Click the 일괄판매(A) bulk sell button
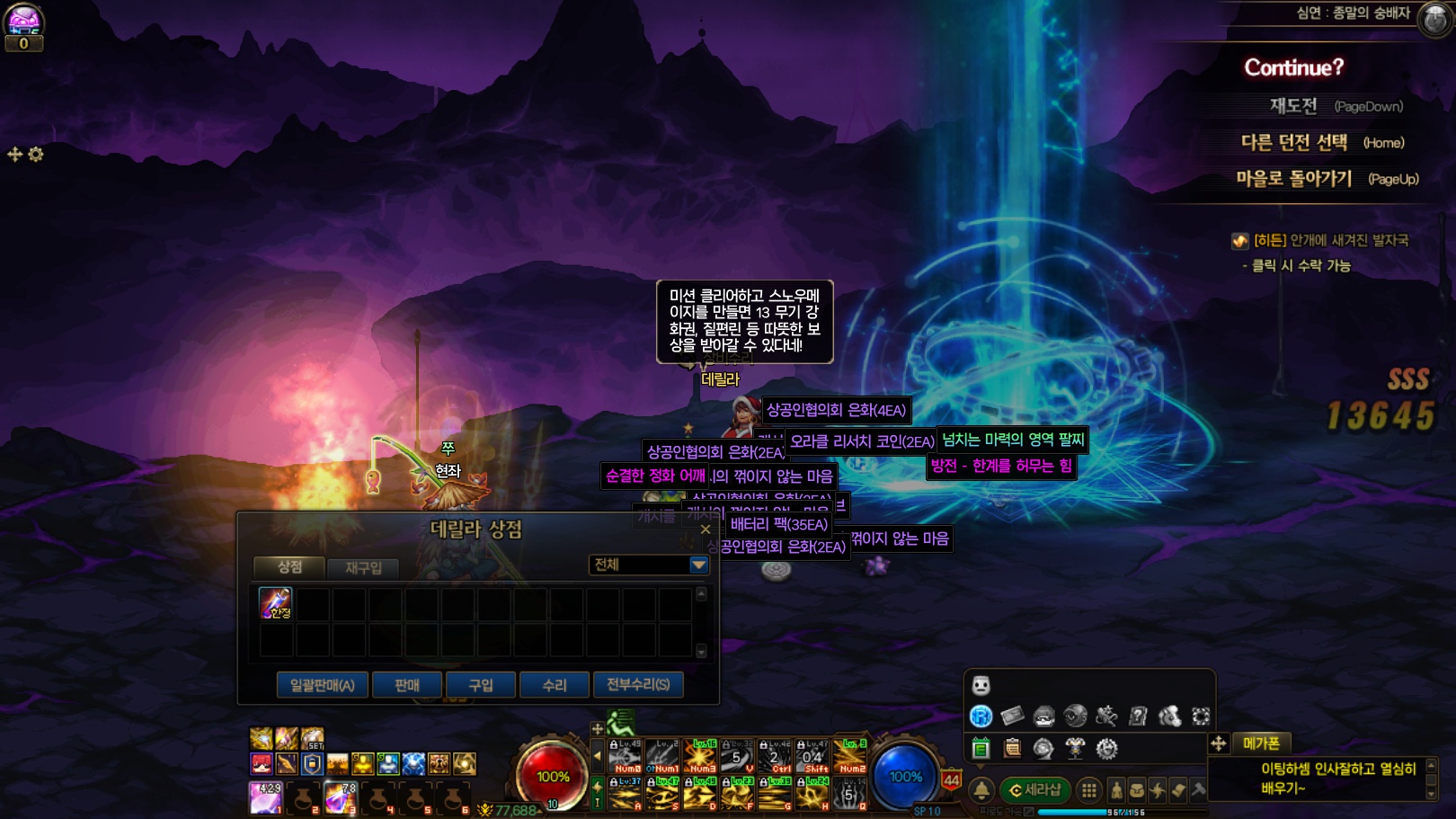Screen dimensions: 1456x819 coord(322,685)
